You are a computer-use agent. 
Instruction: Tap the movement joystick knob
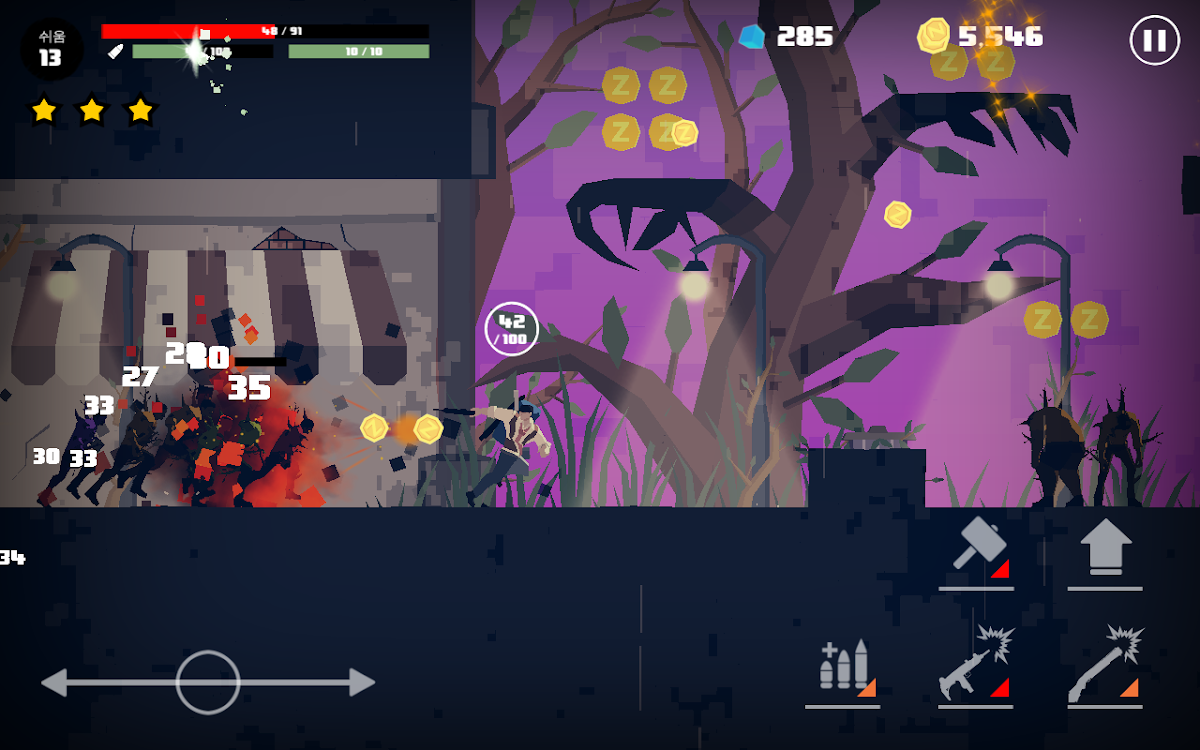point(208,682)
